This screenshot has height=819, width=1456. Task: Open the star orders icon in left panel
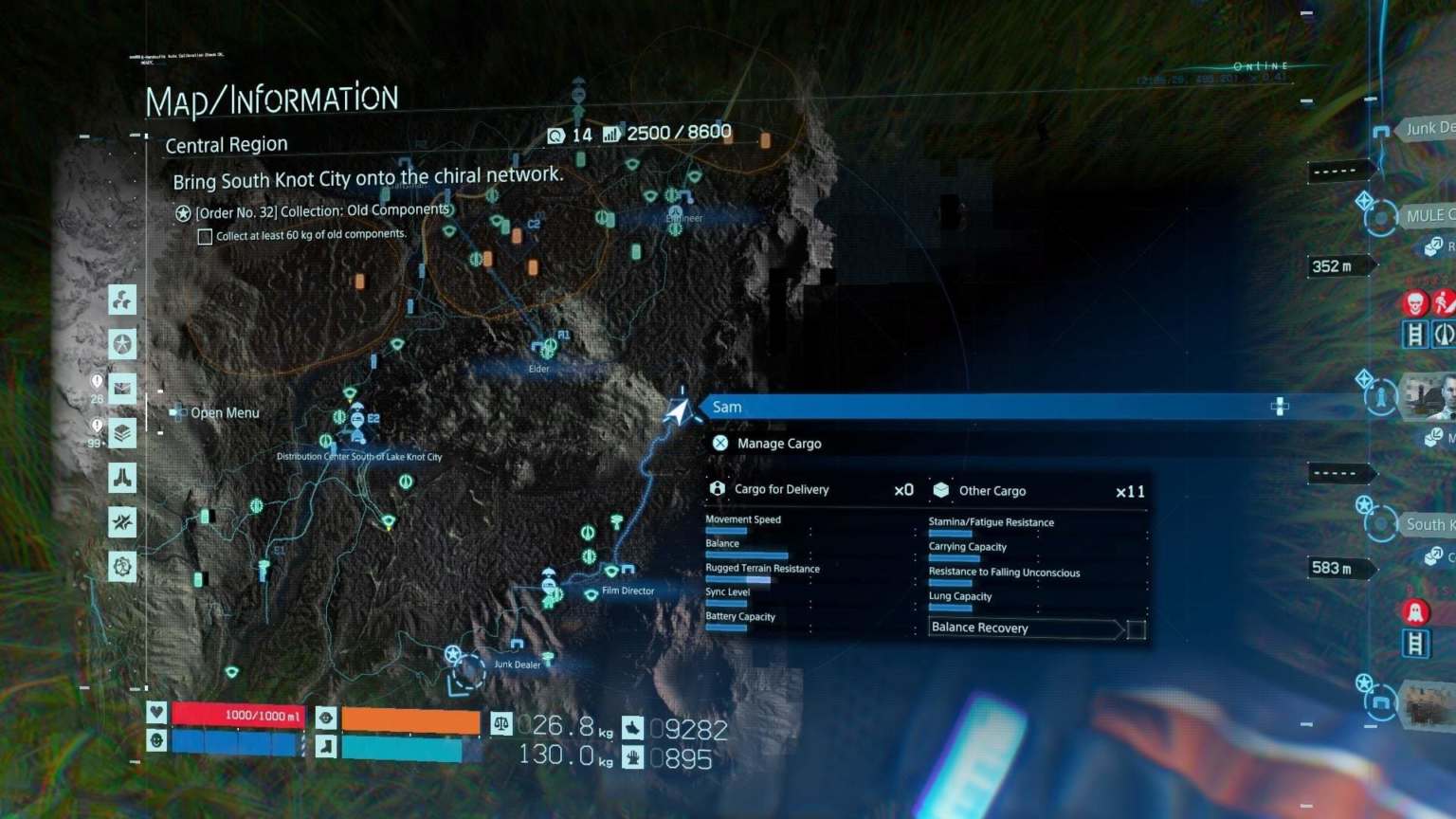[x=121, y=344]
